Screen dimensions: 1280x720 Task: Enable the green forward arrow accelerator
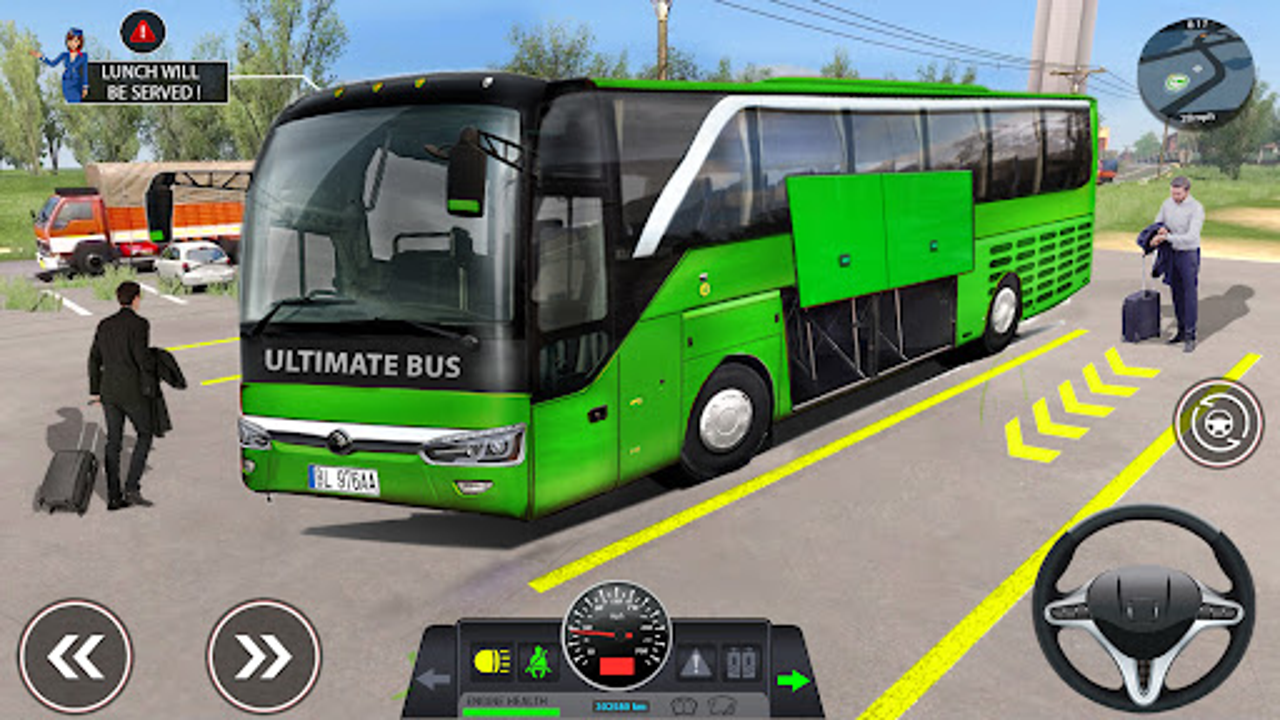tap(793, 678)
